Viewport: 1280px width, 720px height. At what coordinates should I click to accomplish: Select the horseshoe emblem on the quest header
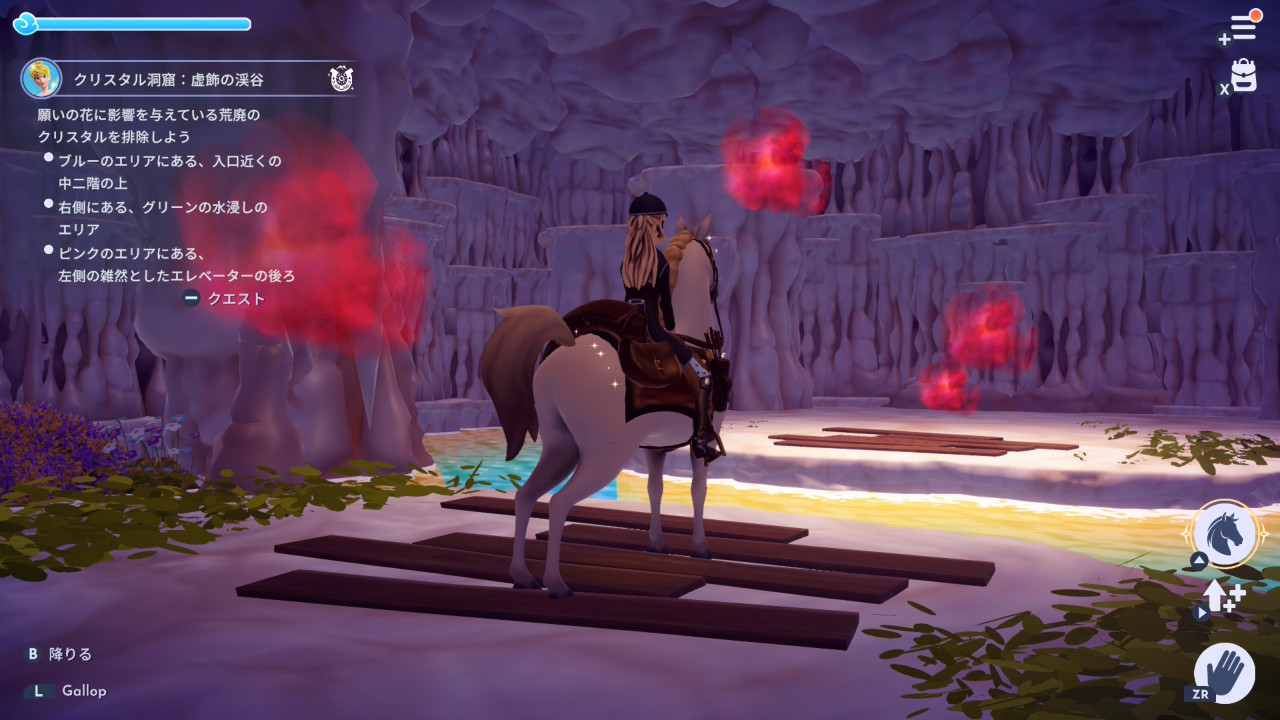pos(340,79)
